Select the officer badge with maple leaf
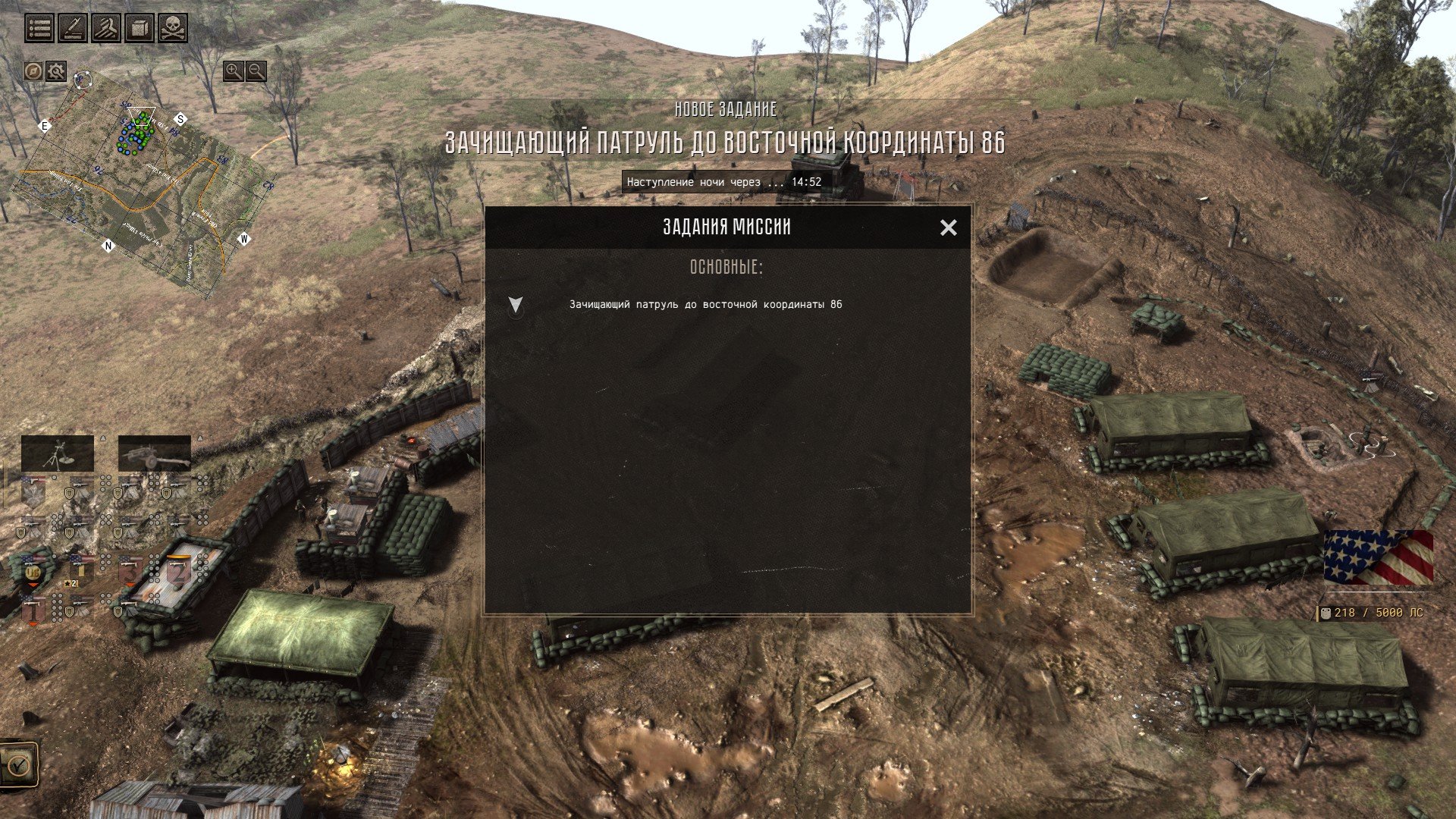The width and height of the screenshot is (1456, 819). click(32, 491)
